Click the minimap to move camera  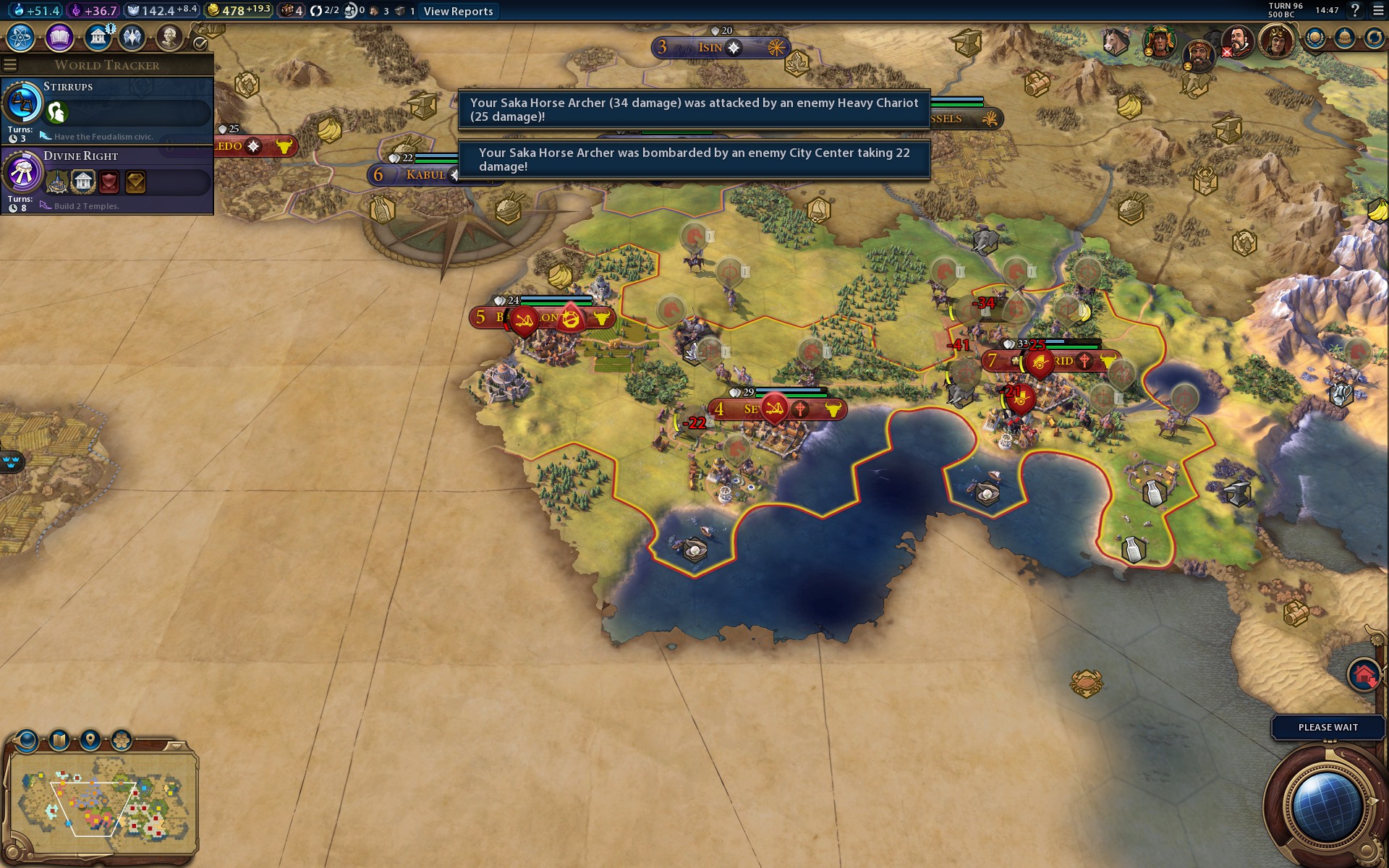[101, 803]
